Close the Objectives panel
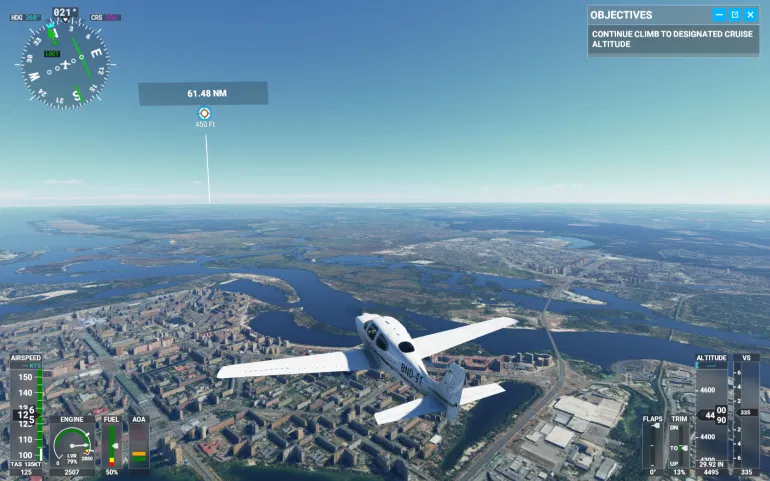The height and width of the screenshot is (481, 770). click(x=750, y=15)
